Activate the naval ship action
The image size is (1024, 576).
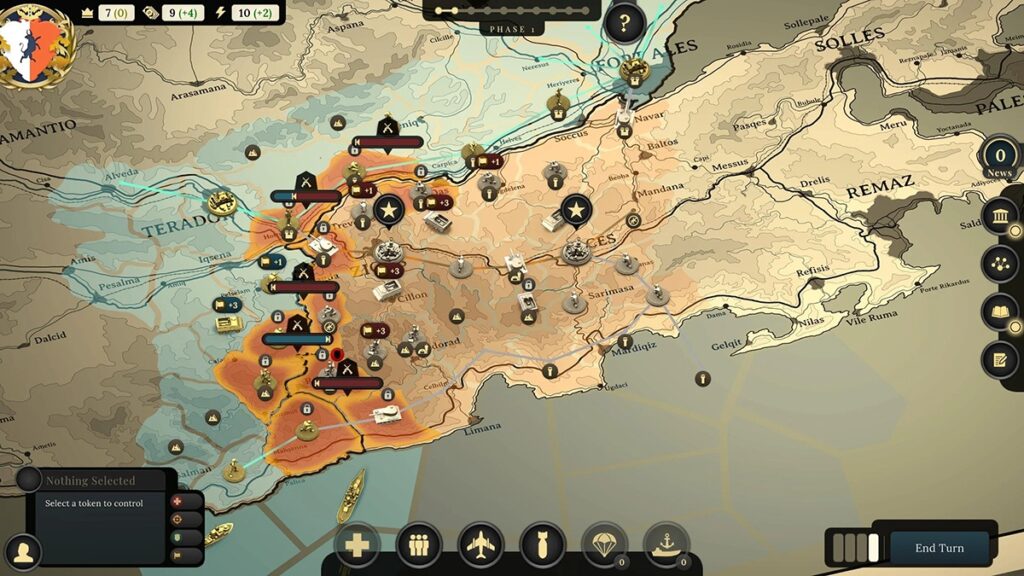click(x=665, y=544)
